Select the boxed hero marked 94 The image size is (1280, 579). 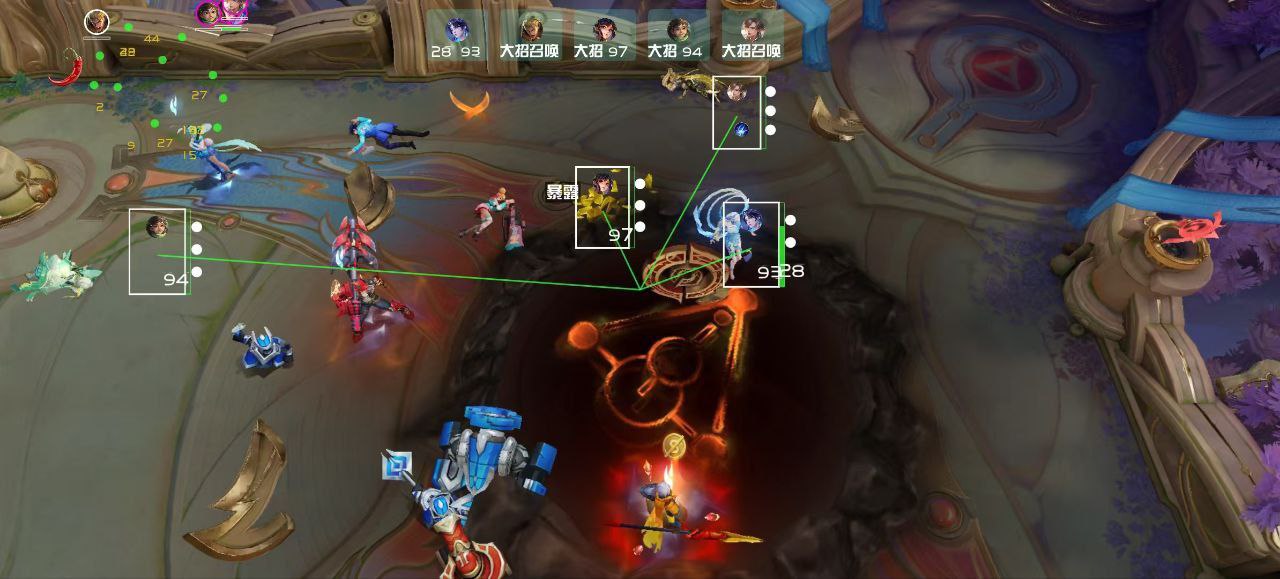click(x=158, y=251)
